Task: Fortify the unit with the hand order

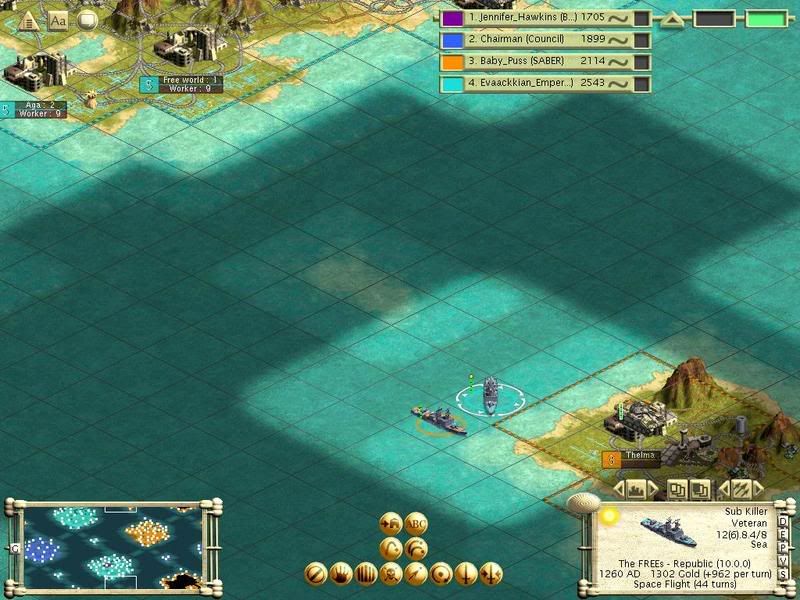Action: (x=342, y=574)
